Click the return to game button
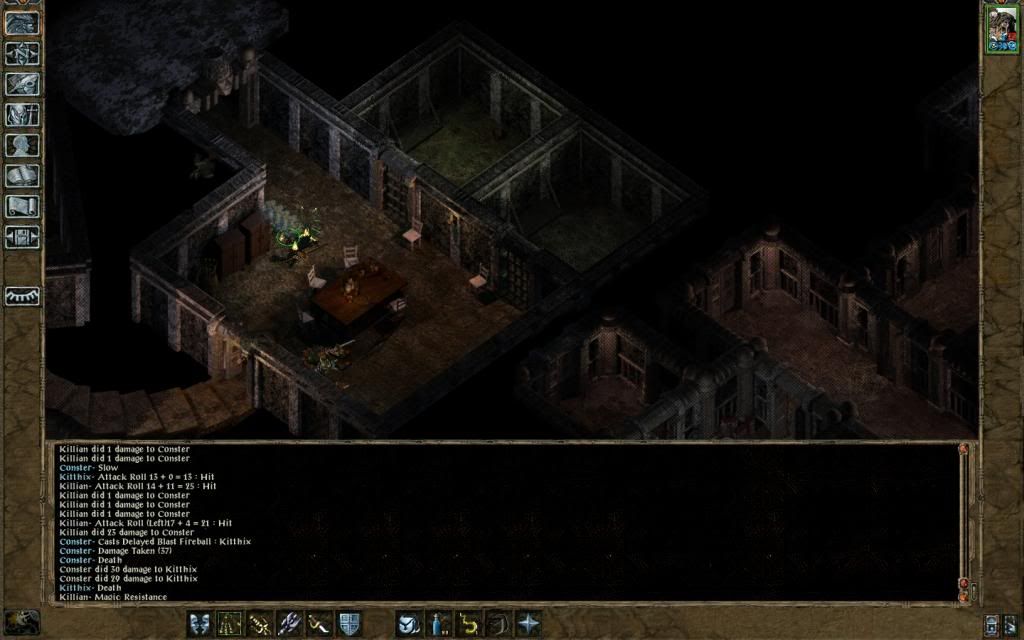Image resolution: width=1024 pixels, height=640 pixels. (x=22, y=22)
